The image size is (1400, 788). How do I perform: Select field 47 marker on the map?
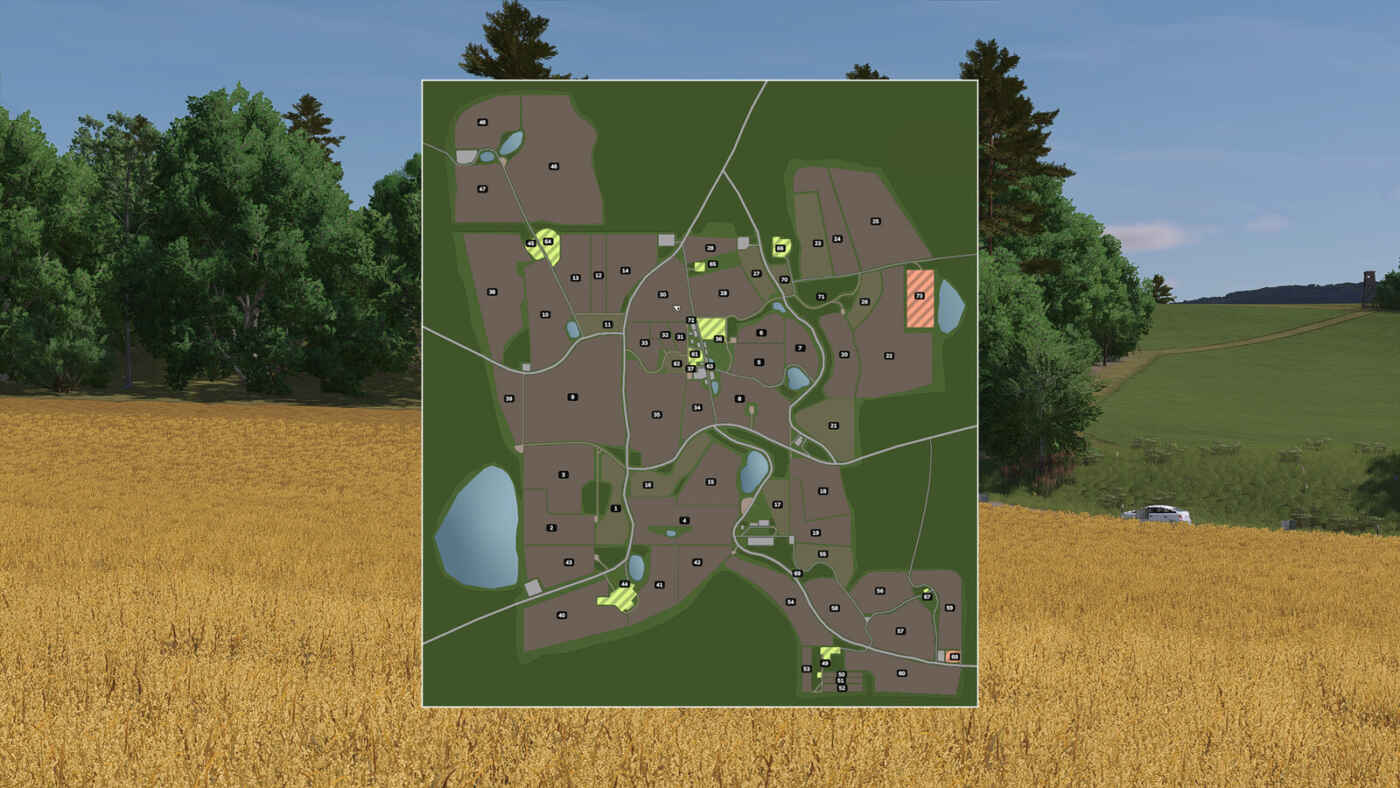coord(482,188)
